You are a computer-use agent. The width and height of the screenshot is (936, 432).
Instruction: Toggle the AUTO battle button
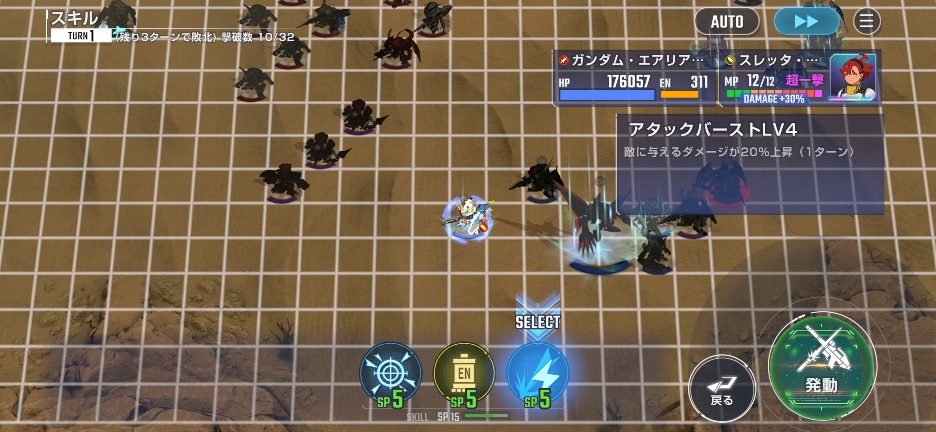[727, 21]
